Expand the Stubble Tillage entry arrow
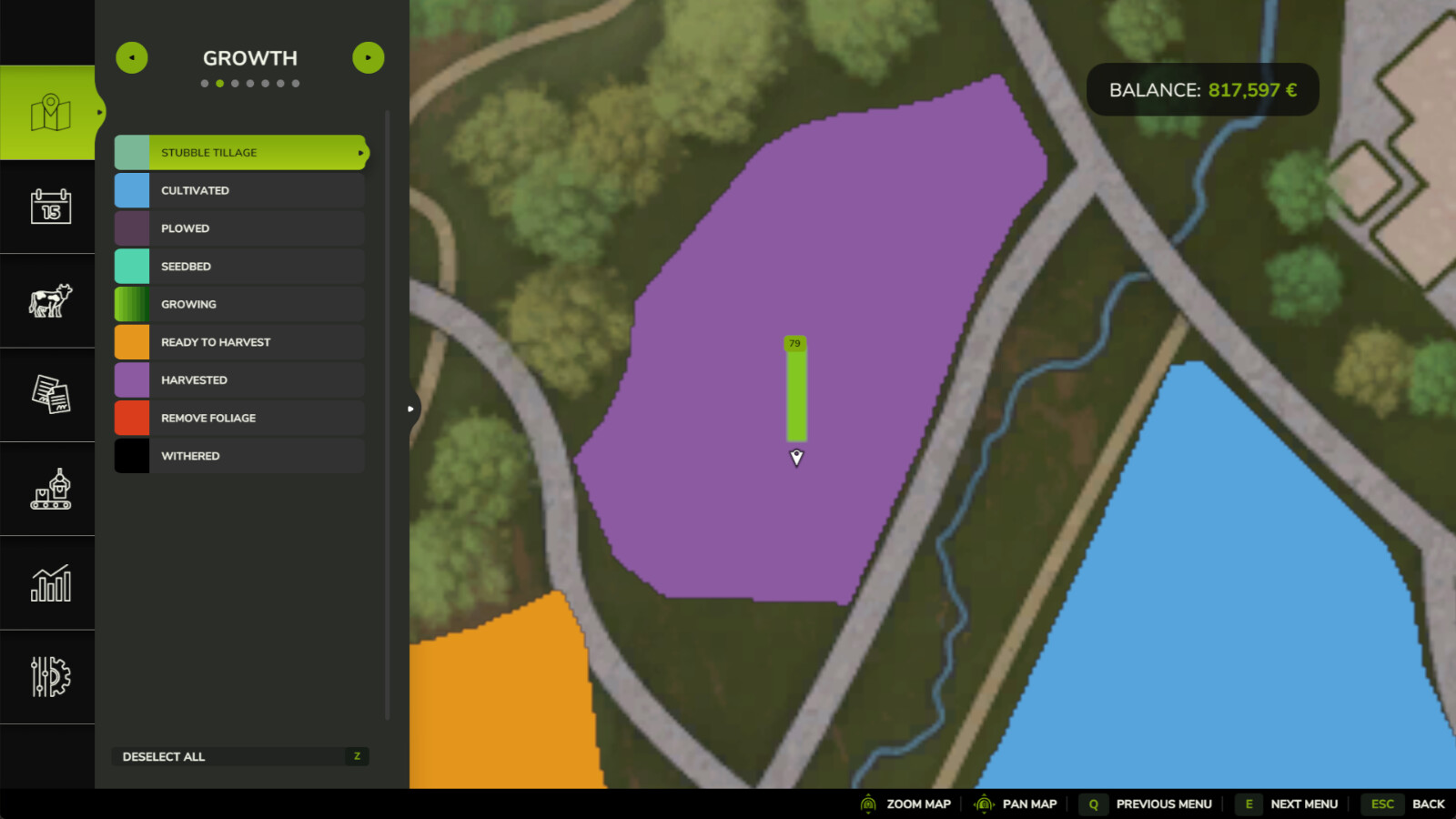1456x819 pixels. 362,152
